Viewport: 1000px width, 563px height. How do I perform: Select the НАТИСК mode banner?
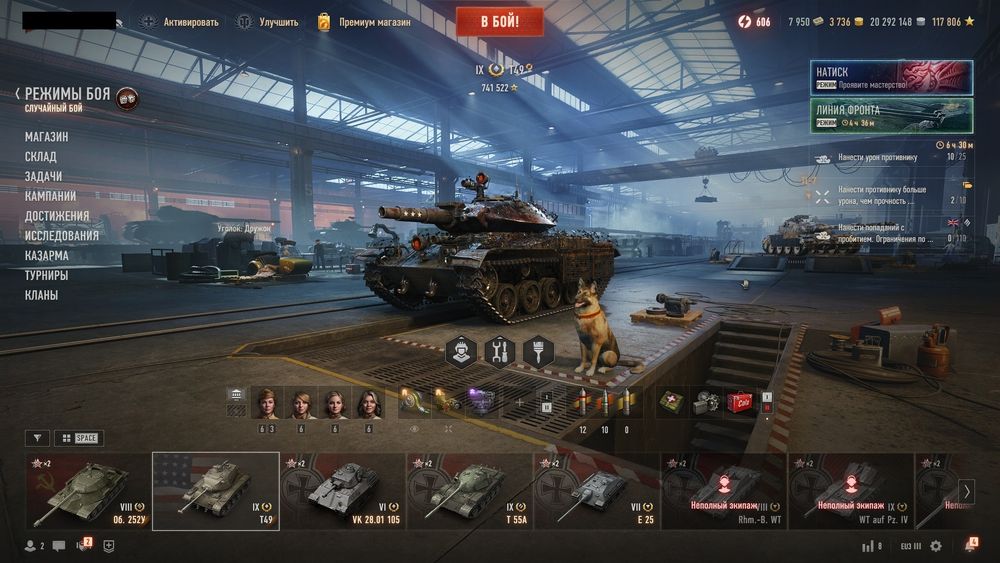tap(891, 78)
